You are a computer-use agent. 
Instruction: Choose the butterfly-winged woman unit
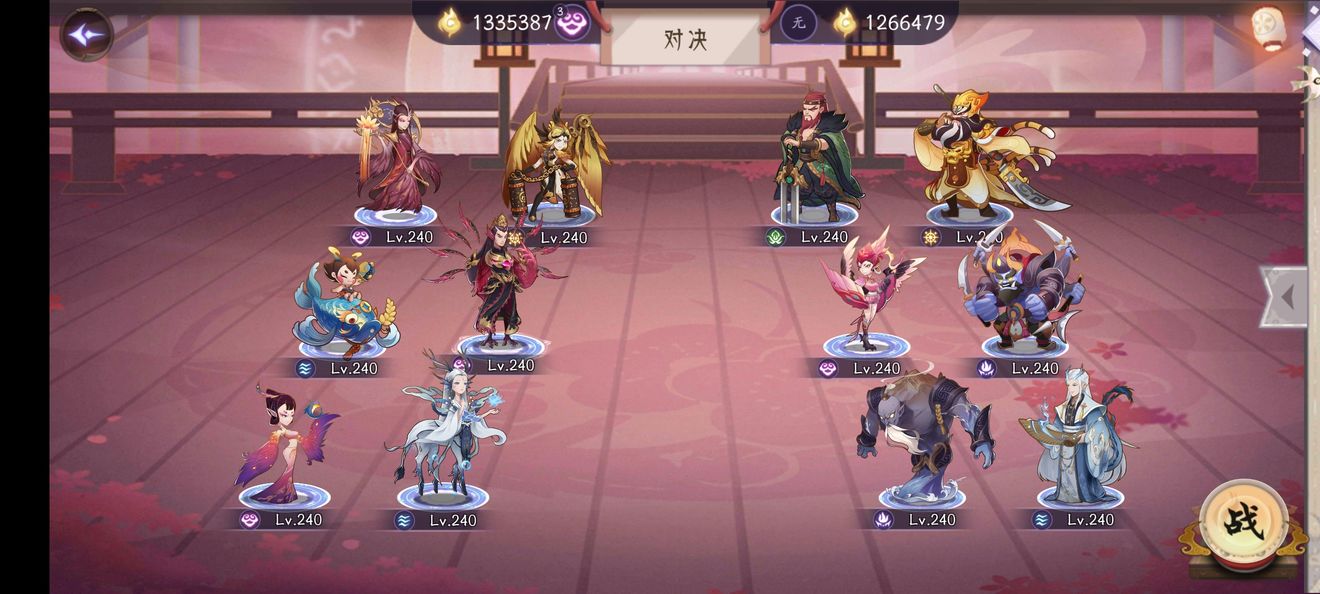click(x=283, y=447)
